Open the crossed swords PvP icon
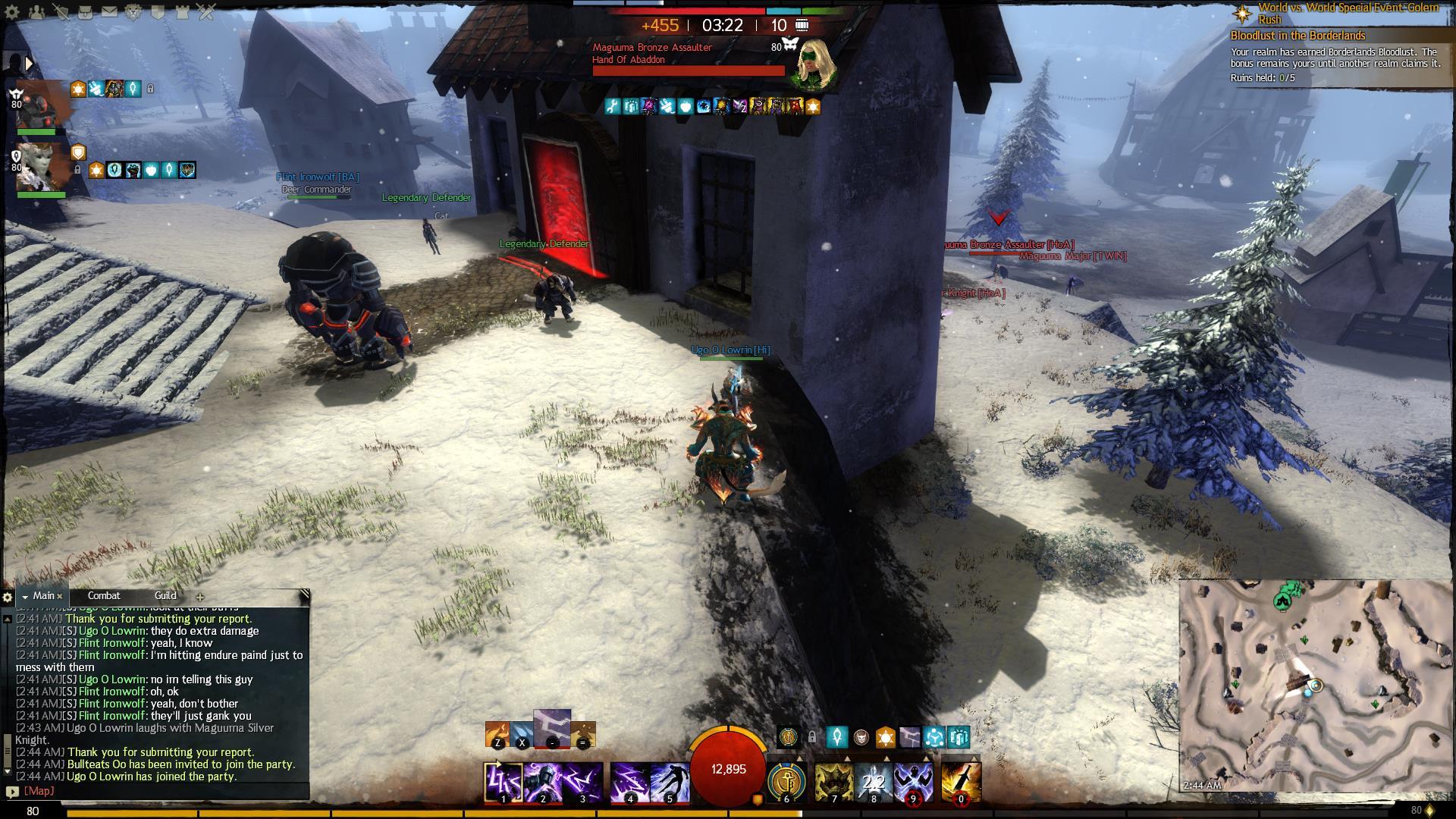Viewport: 1456px width, 819px height. pyautogui.click(x=206, y=11)
